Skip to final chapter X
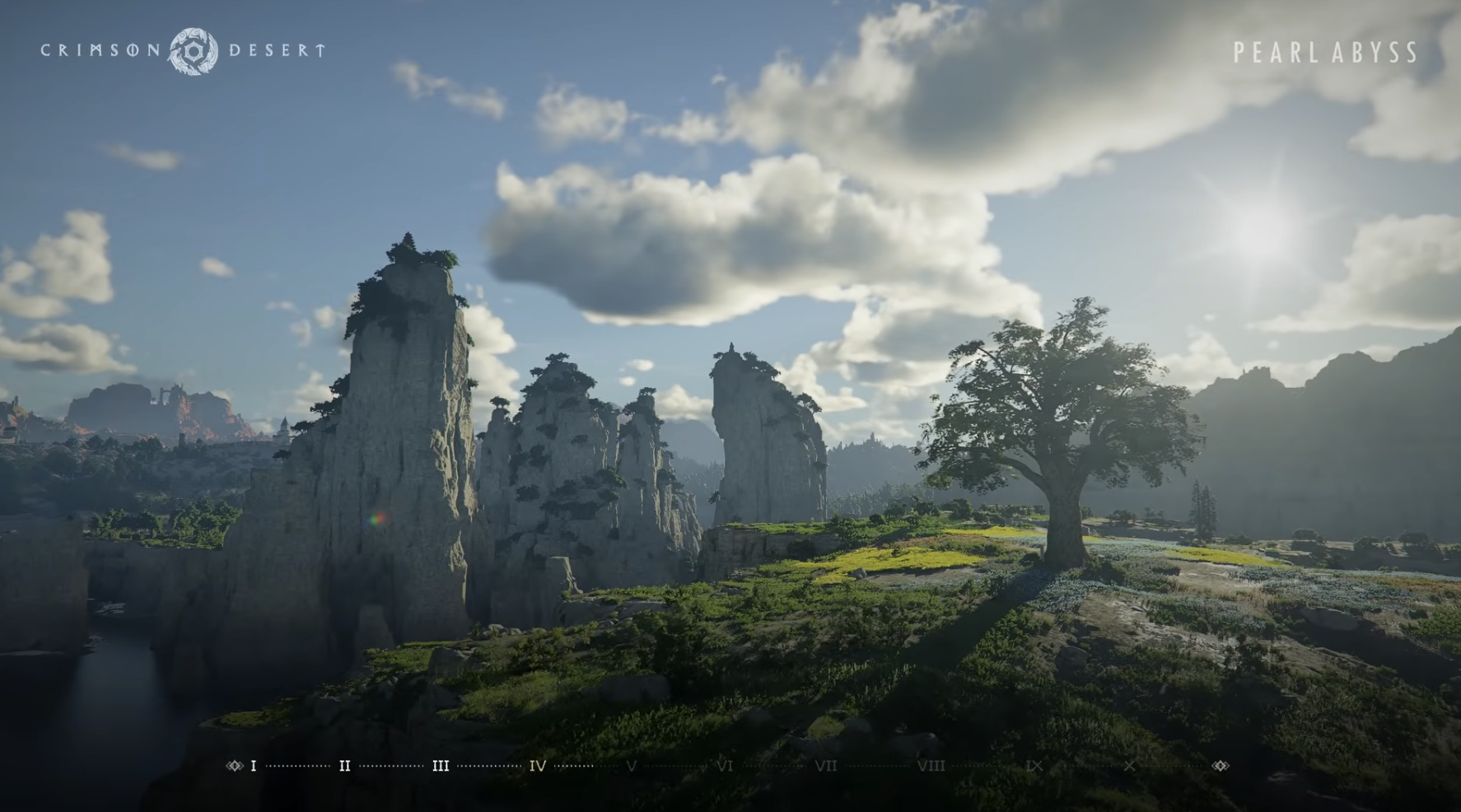 point(1129,766)
